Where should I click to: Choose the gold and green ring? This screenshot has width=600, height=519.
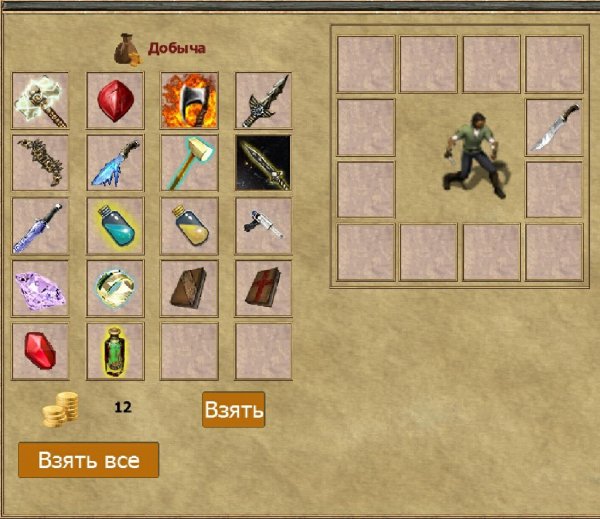point(115,289)
